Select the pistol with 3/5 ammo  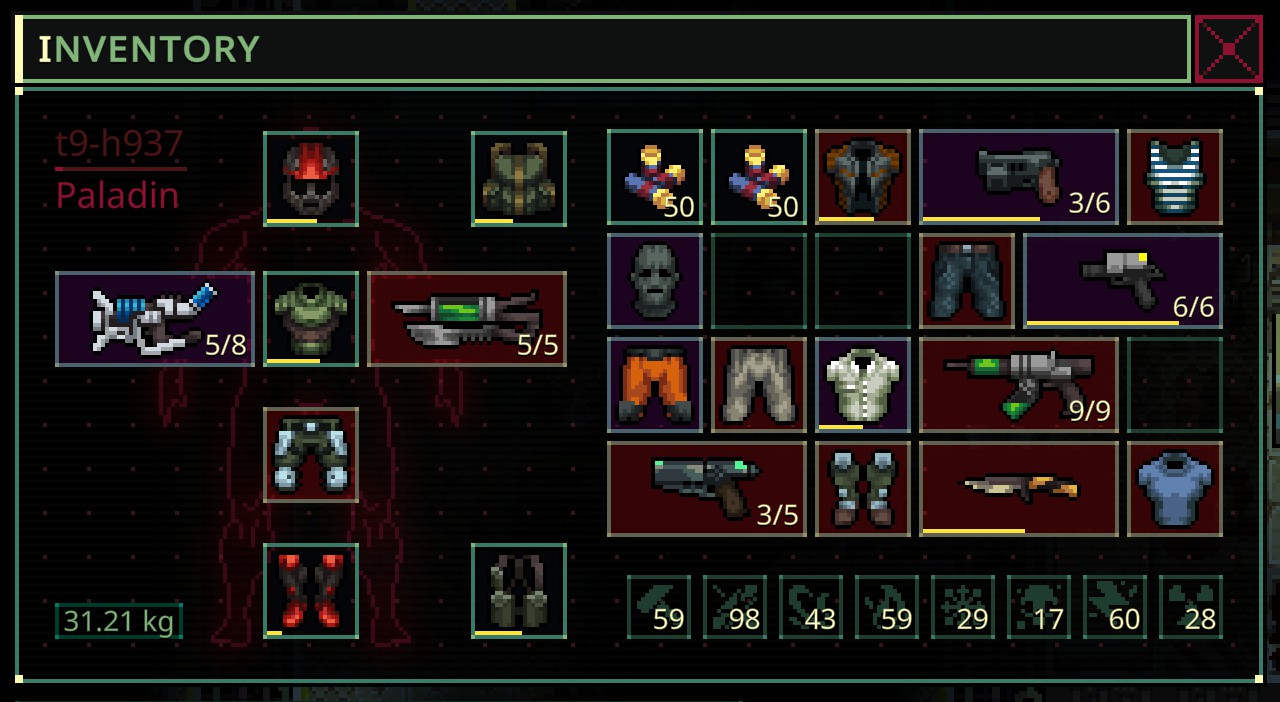click(x=707, y=489)
